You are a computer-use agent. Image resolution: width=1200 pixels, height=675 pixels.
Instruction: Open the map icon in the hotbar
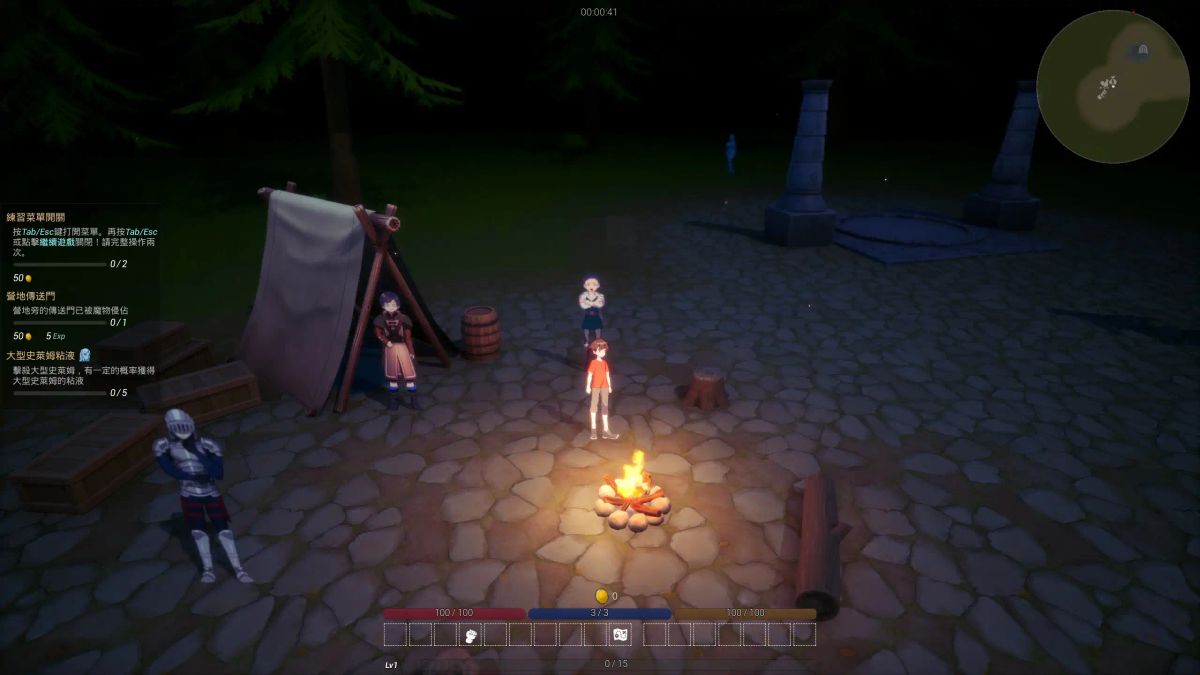620,635
